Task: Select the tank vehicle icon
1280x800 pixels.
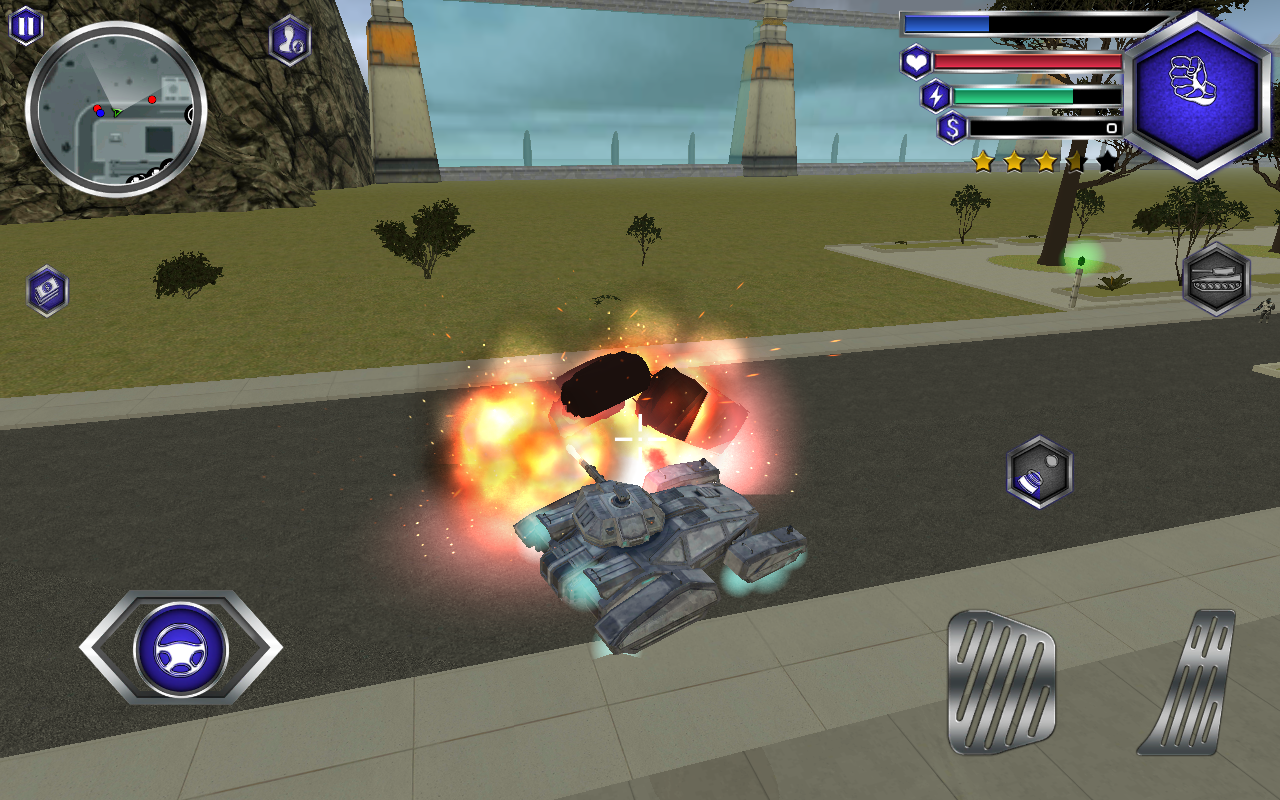Action: click(x=1216, y=279)
